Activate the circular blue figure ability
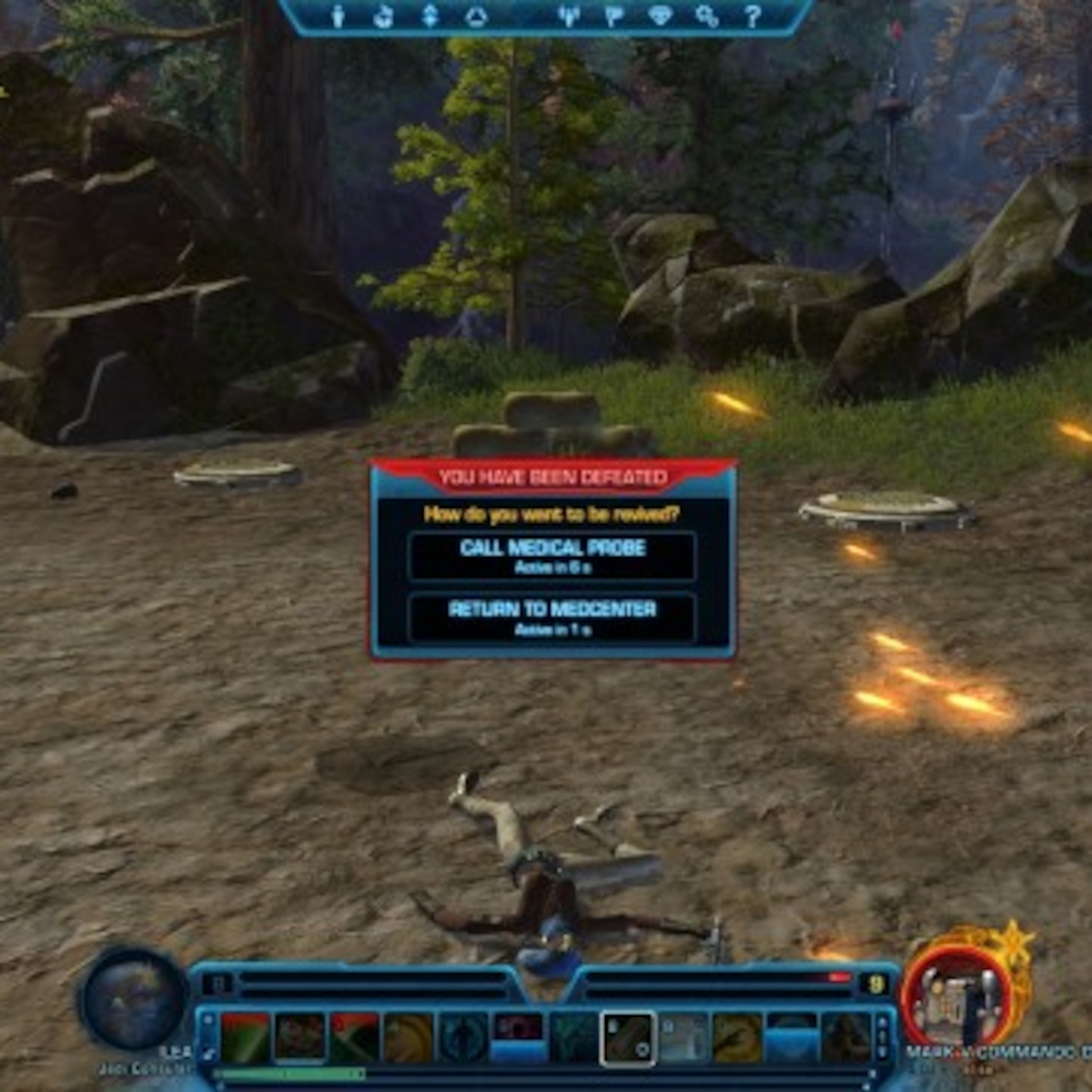This screenshot has height=1092, width=1092. coord(463,1038)
